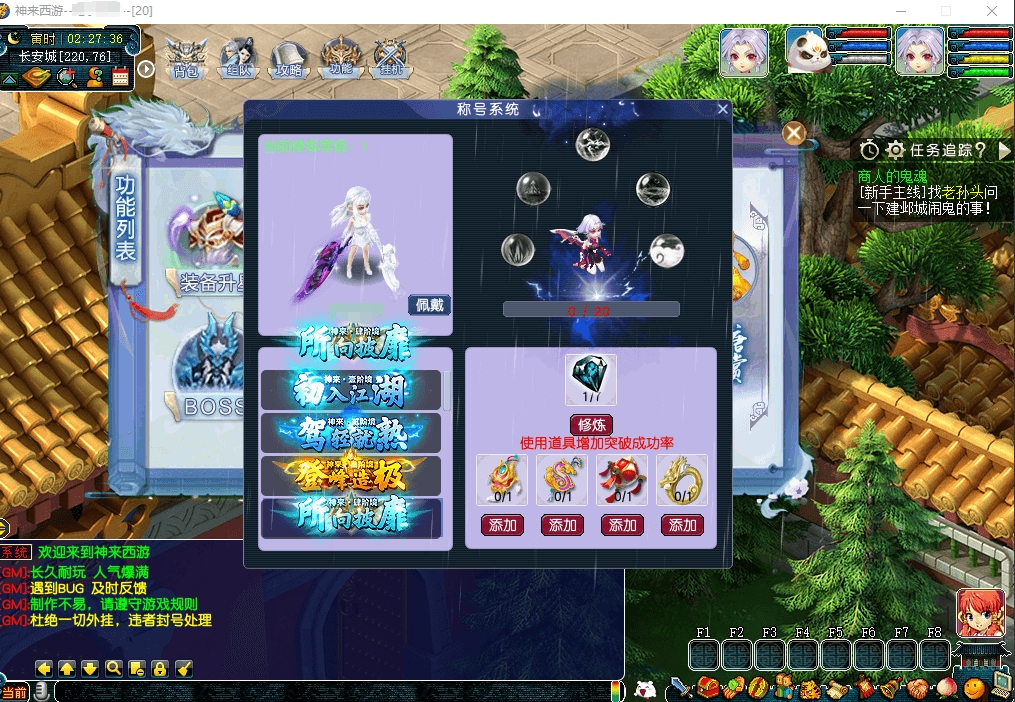The image size is (1015, 702).
Task: Add the red lantern pouch item
Action: pos(622,525)
